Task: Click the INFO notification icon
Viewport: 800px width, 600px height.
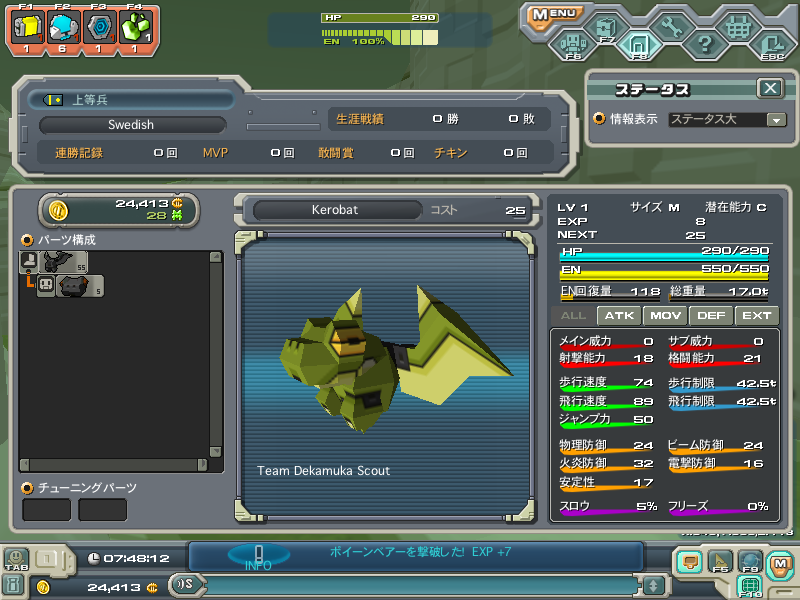Action: [x=258, y=556]
